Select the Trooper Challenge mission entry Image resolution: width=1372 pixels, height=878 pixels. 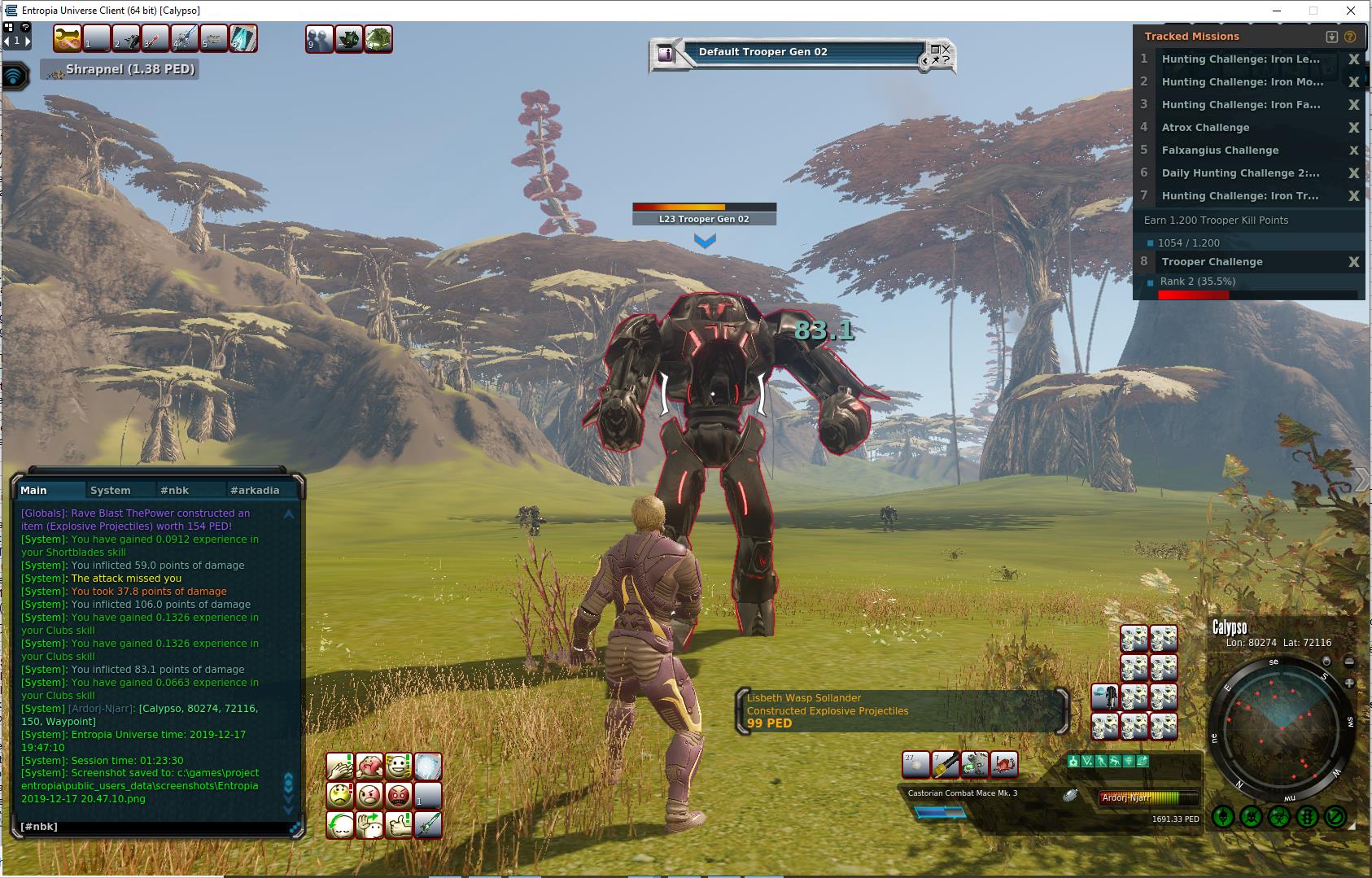point(1212,262)
